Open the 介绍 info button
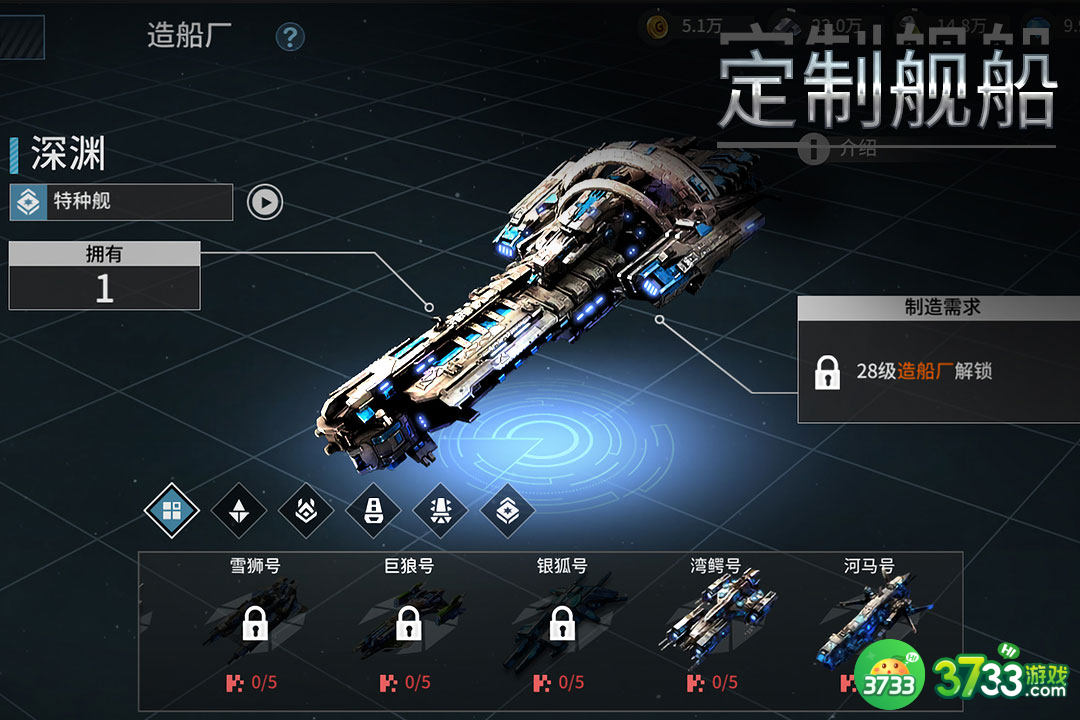The width and height of the screenshot is (1080, 720). [814, 150]
